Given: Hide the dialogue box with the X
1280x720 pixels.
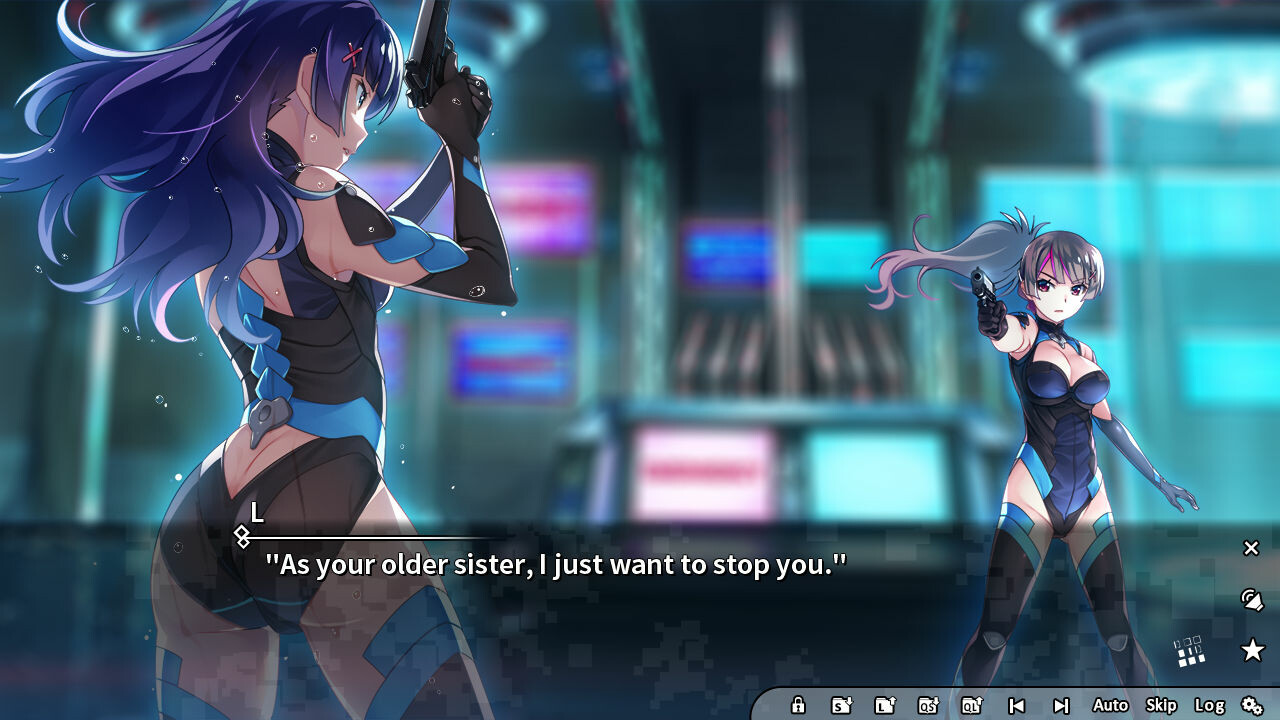Looking at the screenshot, I should click(1250, 548).
